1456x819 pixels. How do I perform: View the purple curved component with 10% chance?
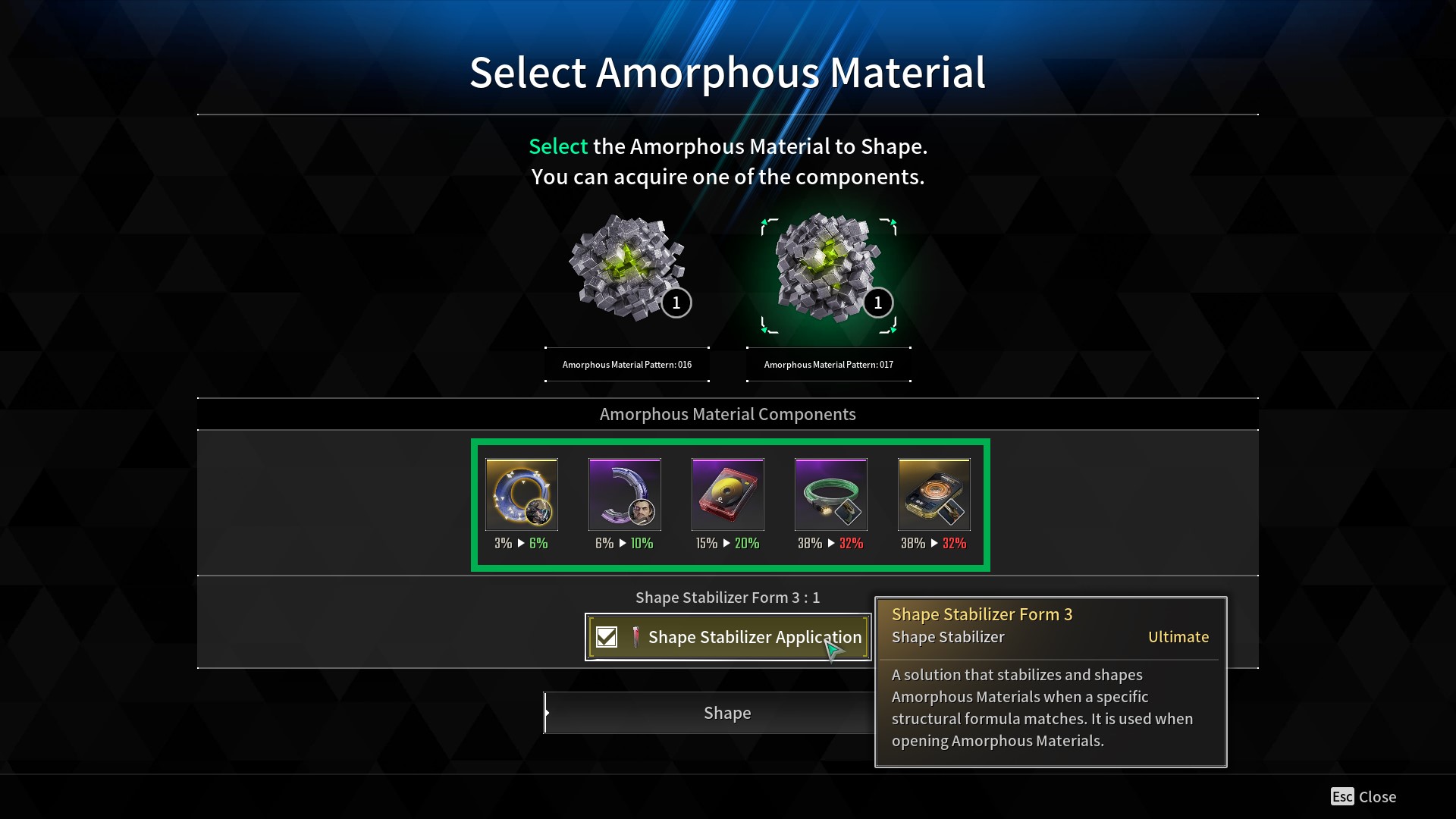(625, 494)
